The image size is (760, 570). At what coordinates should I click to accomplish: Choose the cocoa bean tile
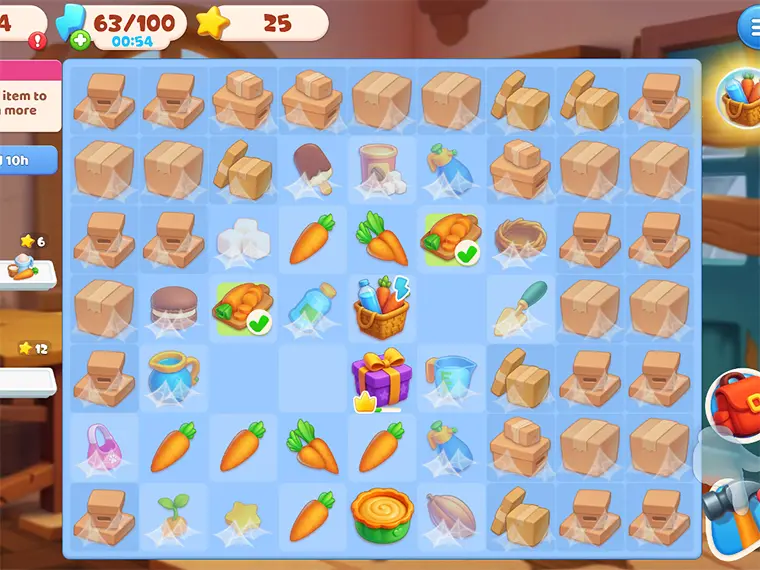point(450,515)
